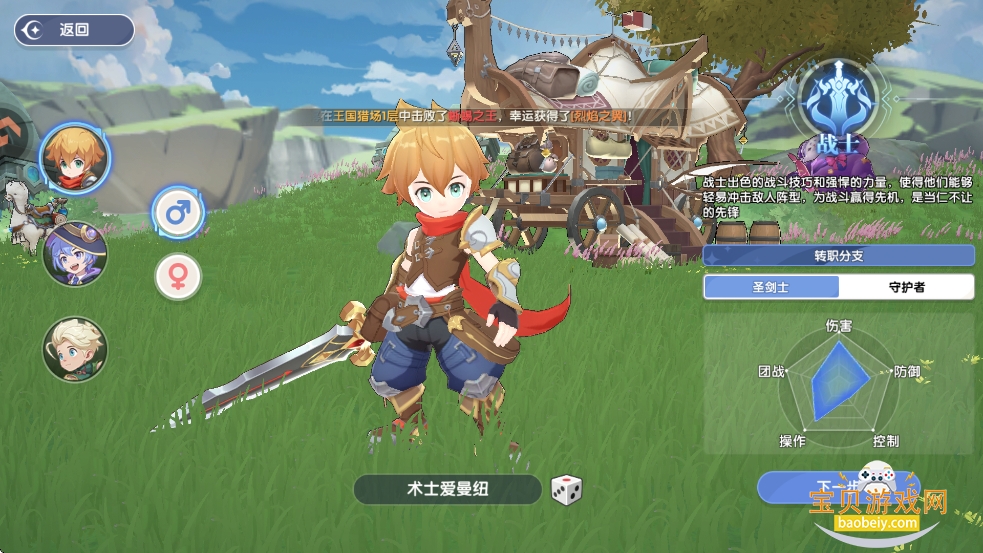Switch to the 圣剑士 branch tab
This screenshot has height=553, width=983.
point(771,287)
